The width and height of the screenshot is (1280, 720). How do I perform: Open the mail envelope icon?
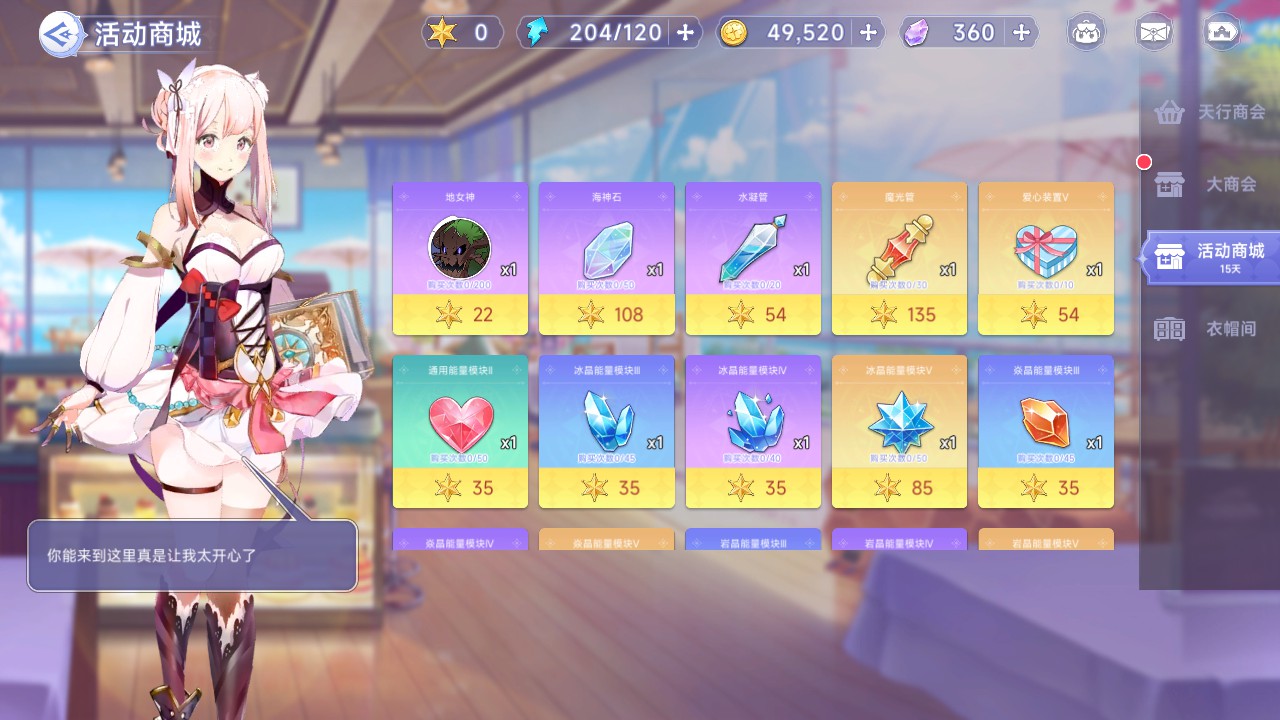(x=1154, y=33)
